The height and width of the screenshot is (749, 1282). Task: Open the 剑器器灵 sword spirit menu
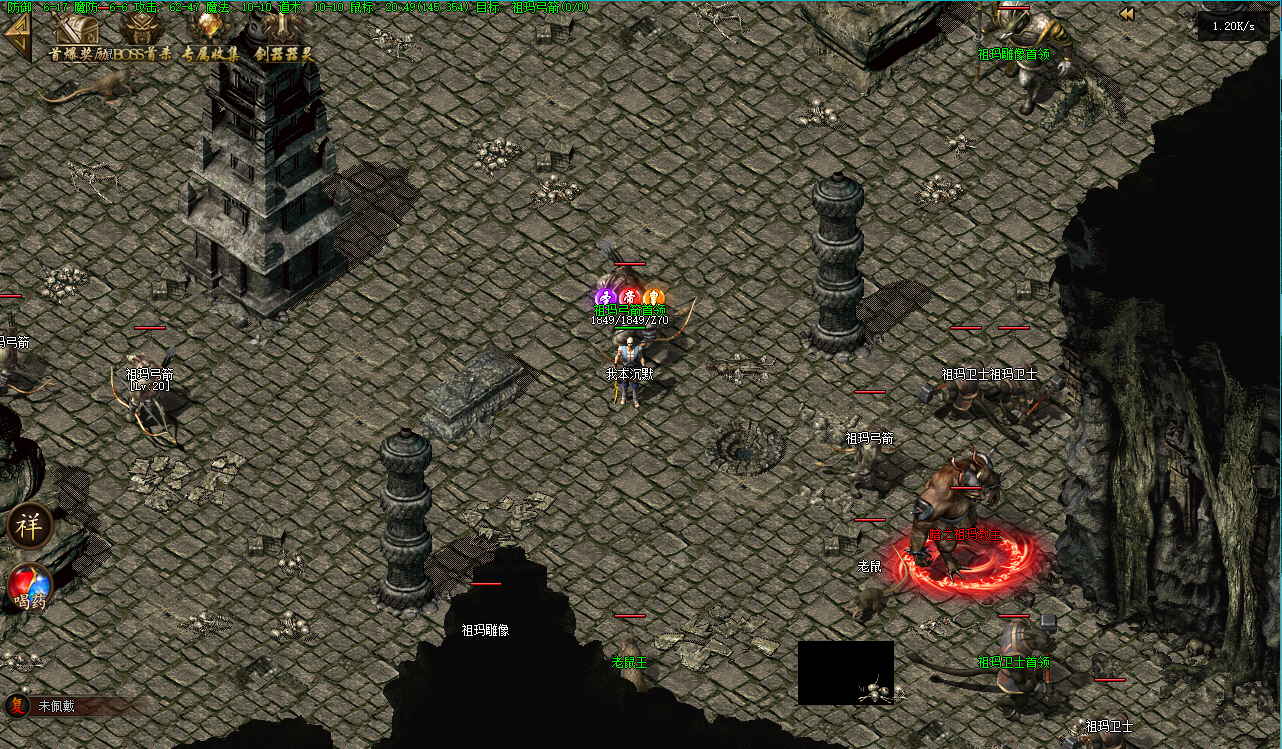284,37
